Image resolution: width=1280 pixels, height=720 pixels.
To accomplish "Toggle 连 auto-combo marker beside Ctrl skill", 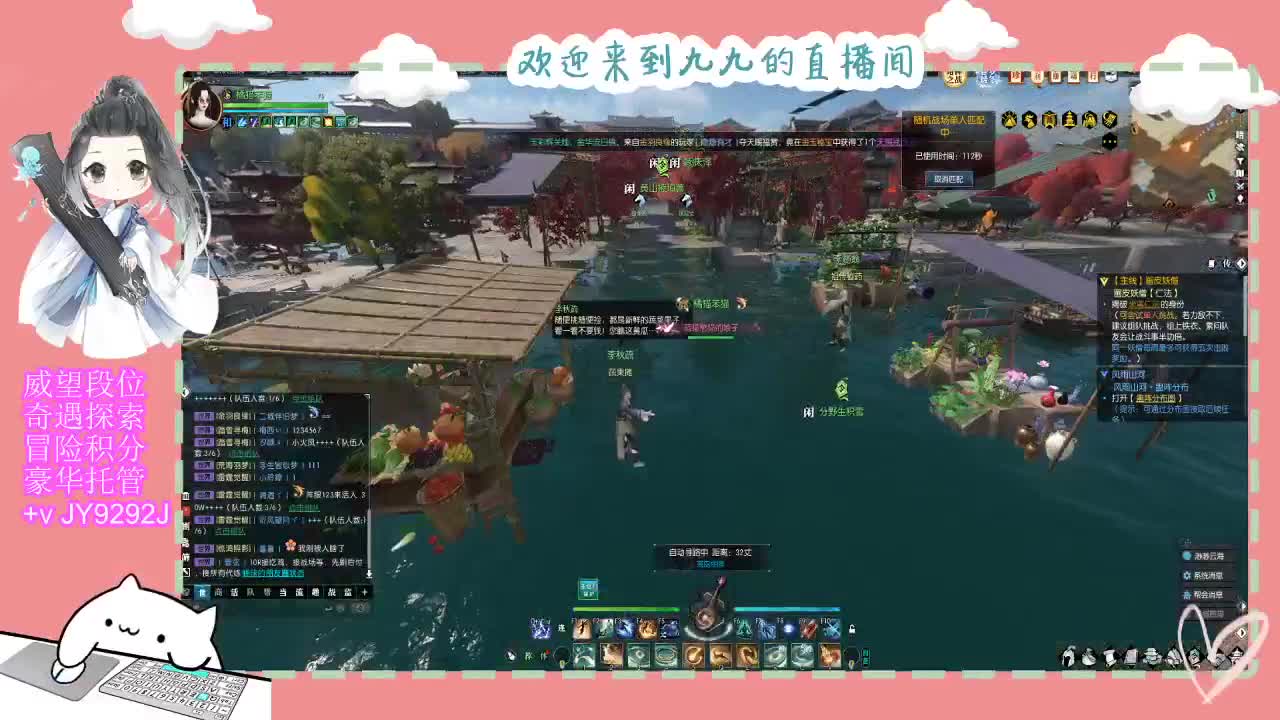I will (x=560, y=629).
